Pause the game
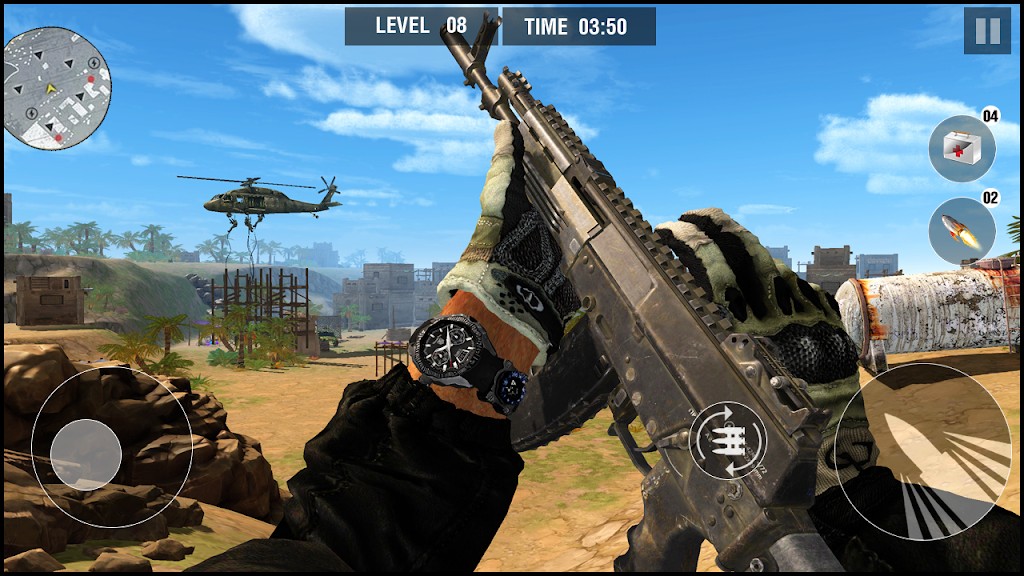 [986, 31]
